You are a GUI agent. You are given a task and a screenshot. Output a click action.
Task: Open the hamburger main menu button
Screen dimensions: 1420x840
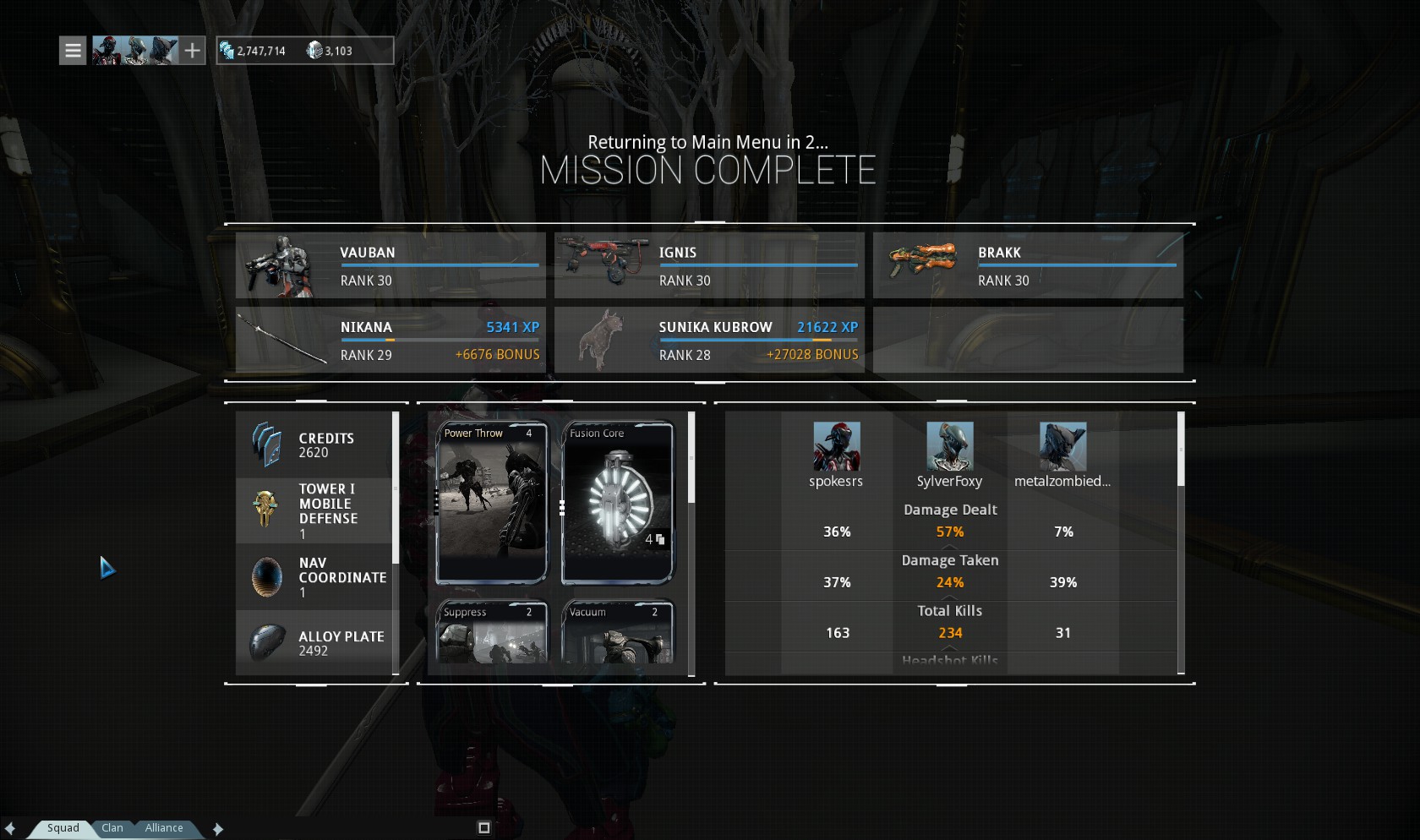coord(73,51)
